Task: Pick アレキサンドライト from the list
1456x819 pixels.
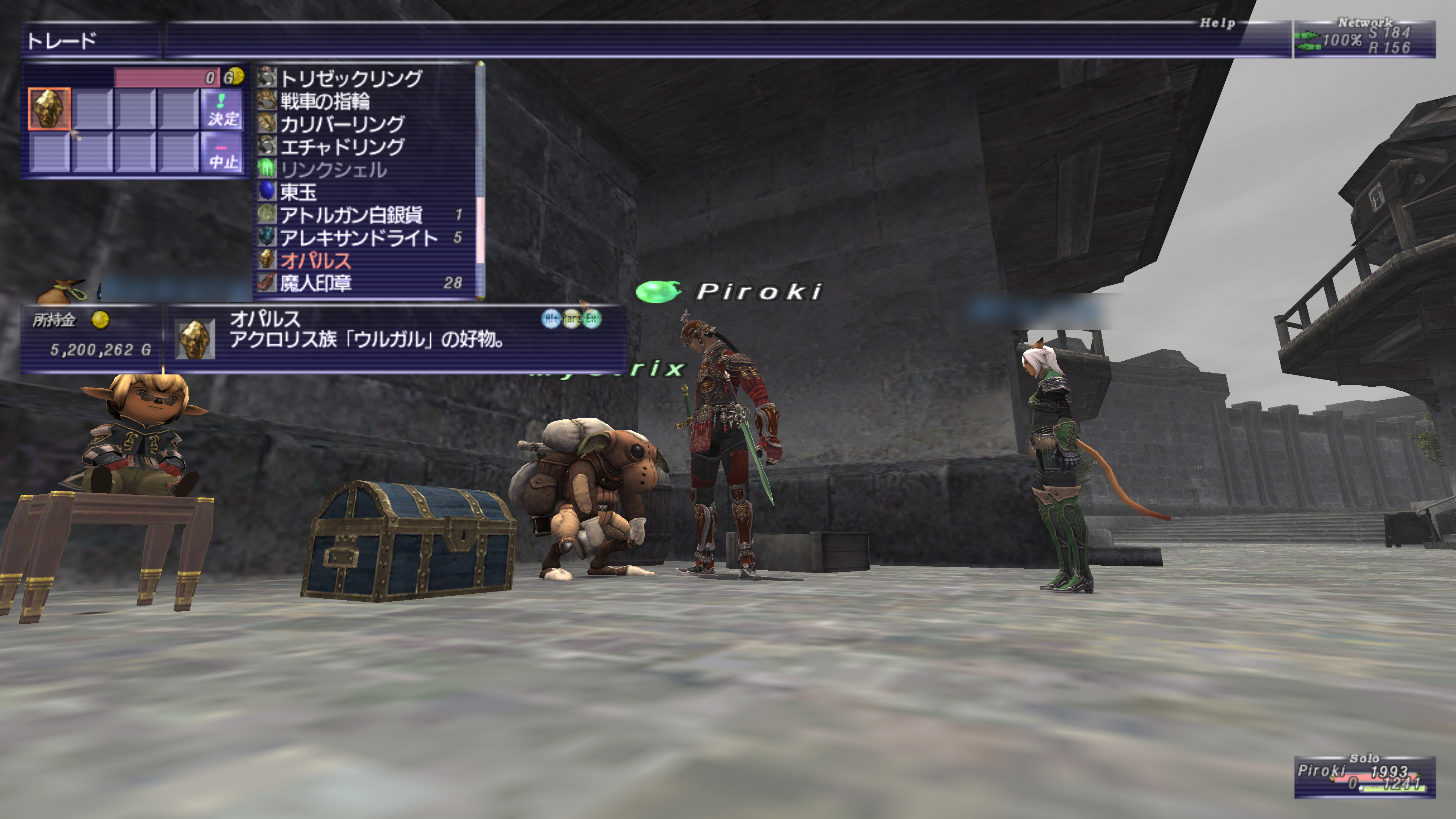Action: point(359,238)
